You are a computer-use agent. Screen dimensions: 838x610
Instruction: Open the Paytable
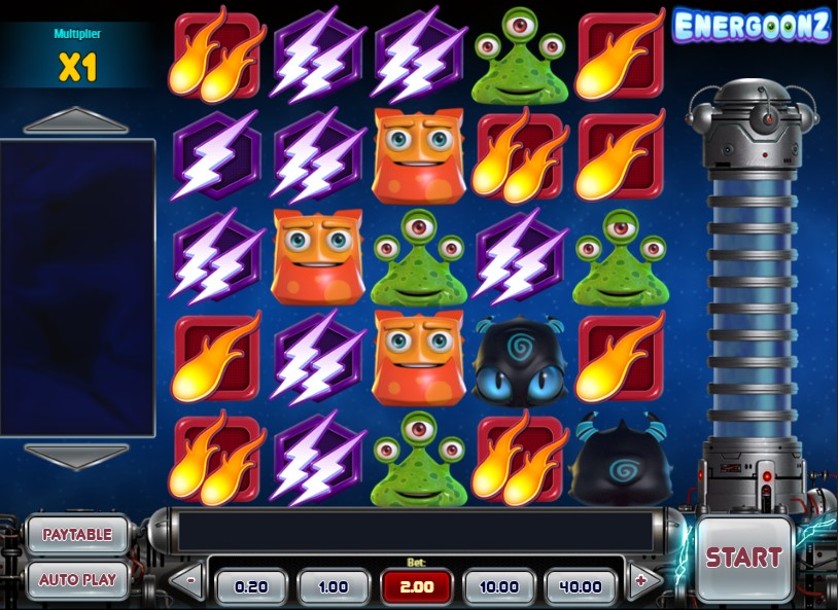click(77, 534)
